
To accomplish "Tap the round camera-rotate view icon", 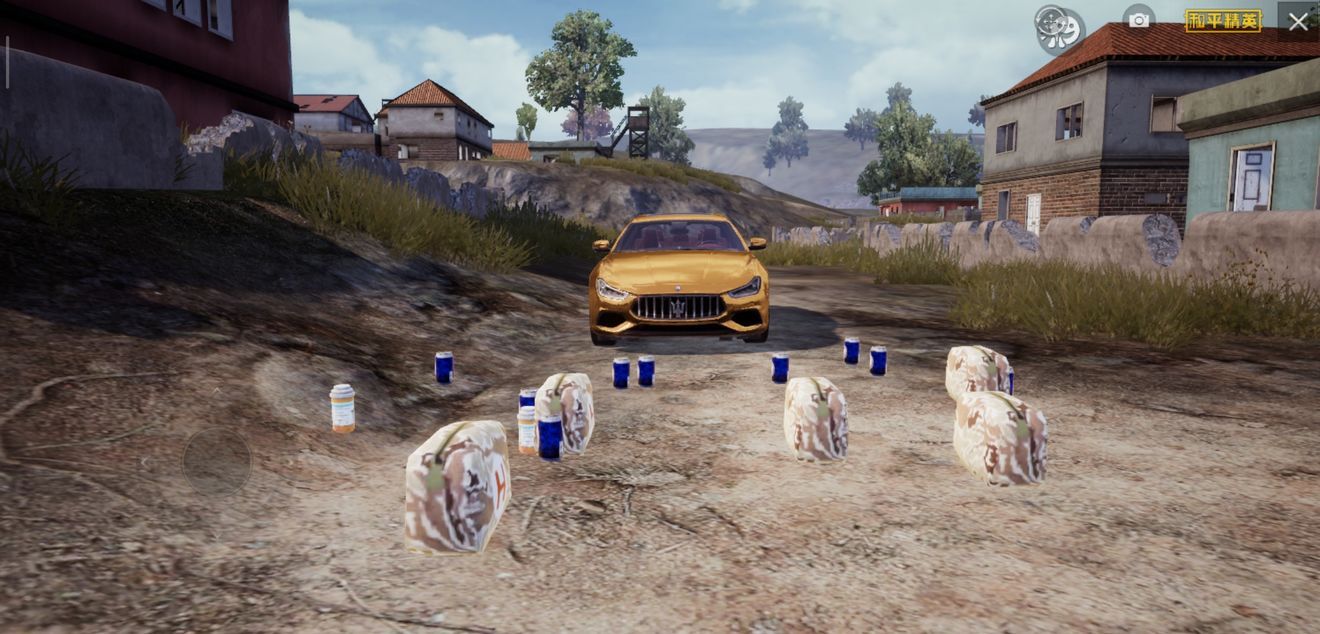I will pos(1058,28).
